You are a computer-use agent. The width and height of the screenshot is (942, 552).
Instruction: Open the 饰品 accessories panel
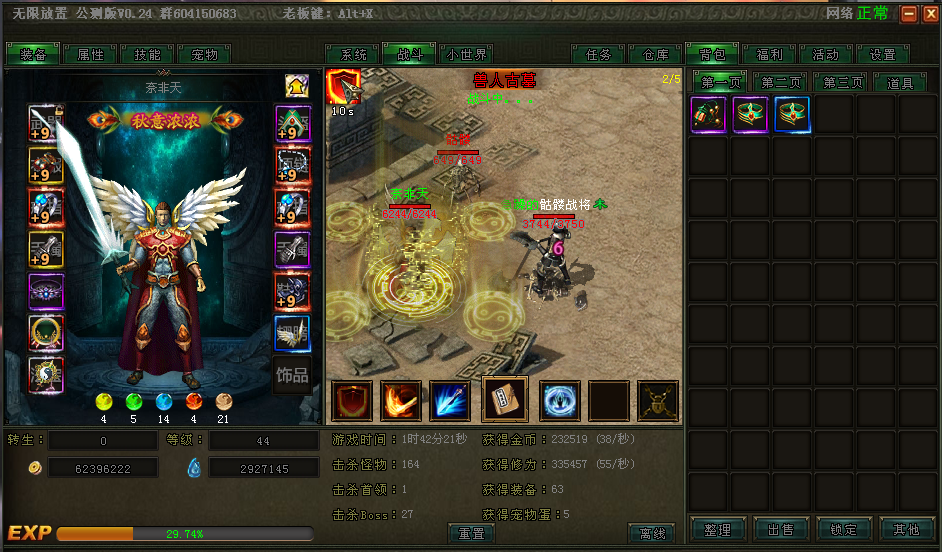292,376
